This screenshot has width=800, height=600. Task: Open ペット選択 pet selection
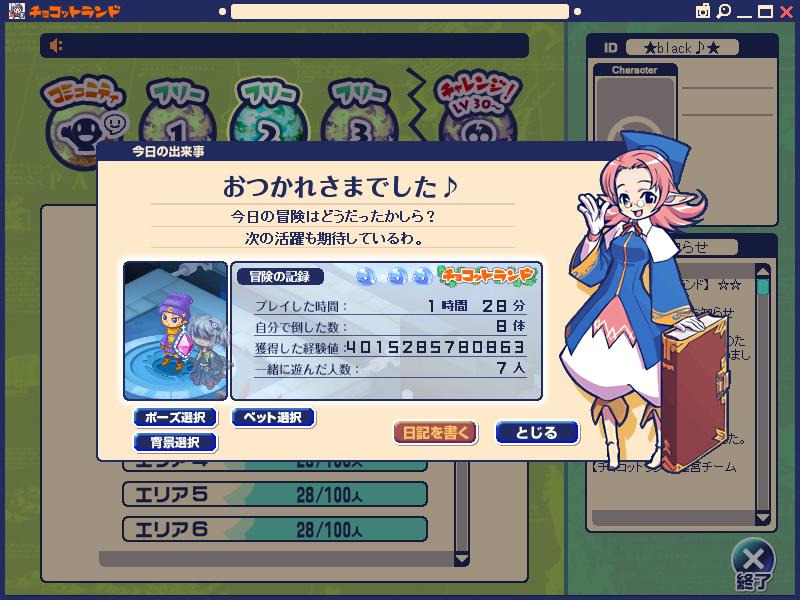pyautogui.click(x=273, y=417)
